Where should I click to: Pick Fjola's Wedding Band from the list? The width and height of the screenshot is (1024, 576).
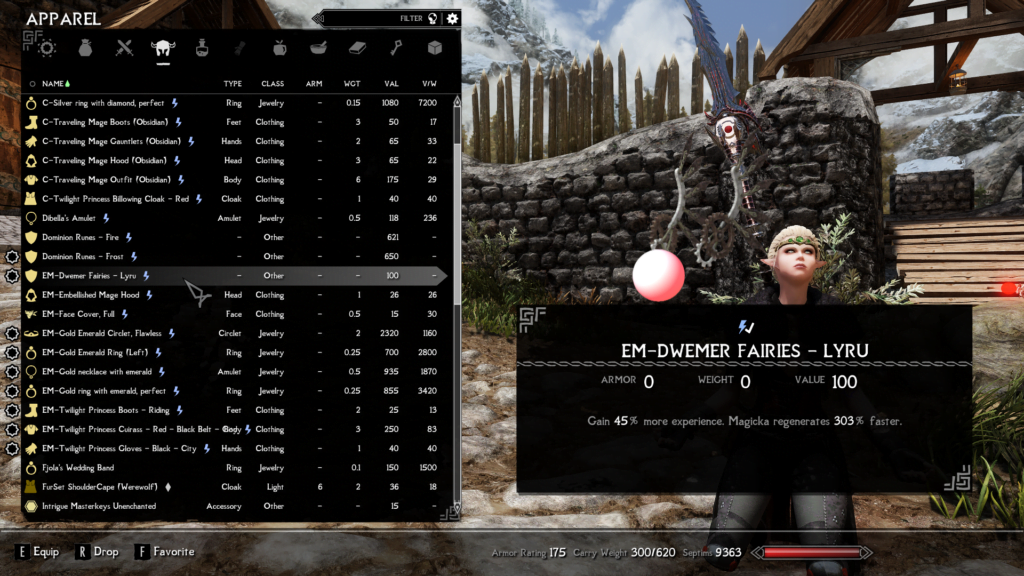(77, 468)
